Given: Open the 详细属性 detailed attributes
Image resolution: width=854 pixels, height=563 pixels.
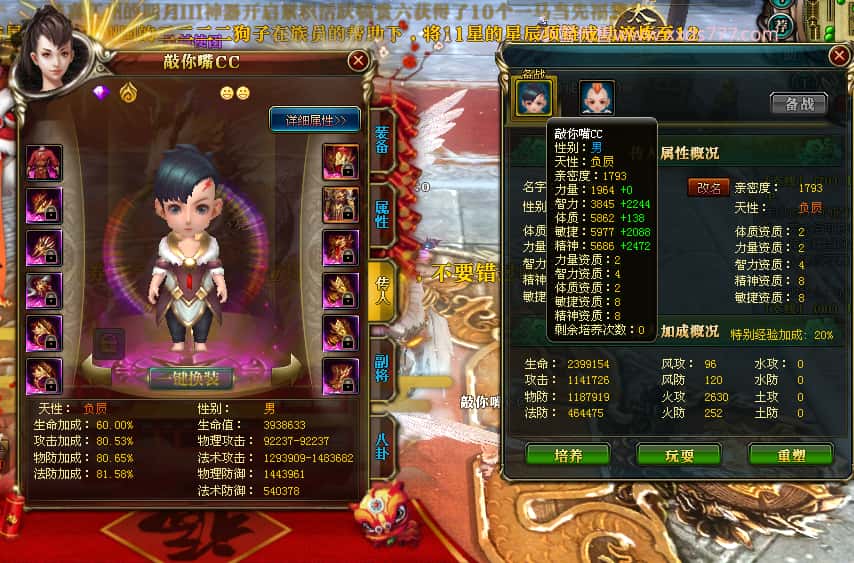Looking at the screenshot, I should [x=315, y=120].
